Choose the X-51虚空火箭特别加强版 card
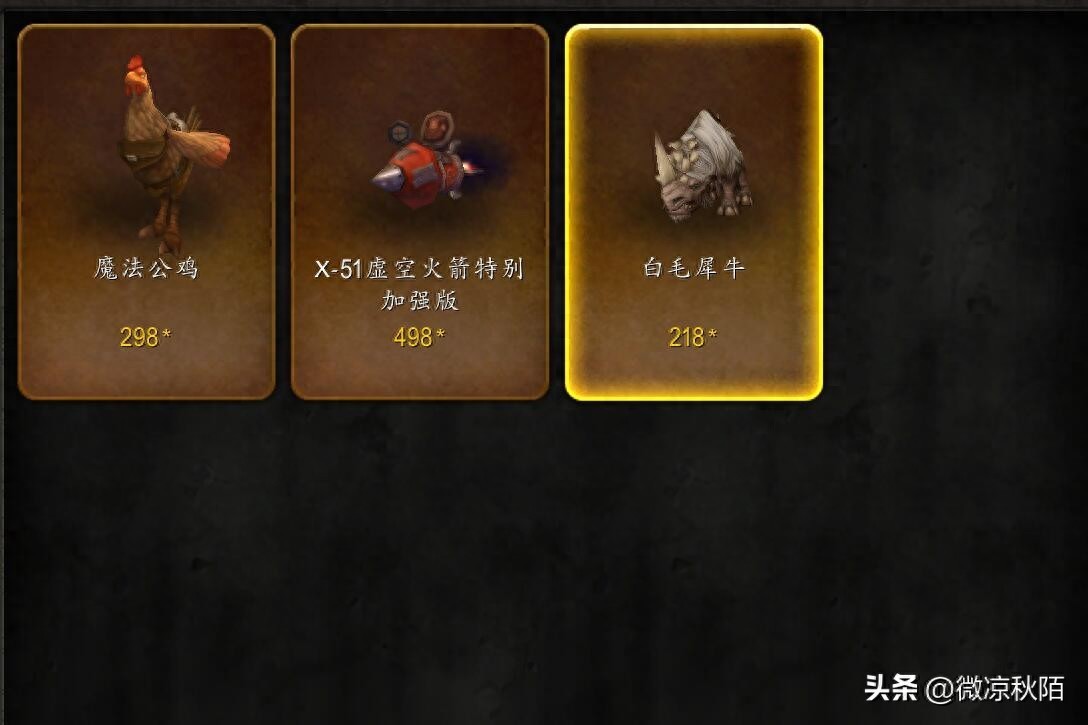The height and width of the screenshot is (725, 1088). coord(420,212)
